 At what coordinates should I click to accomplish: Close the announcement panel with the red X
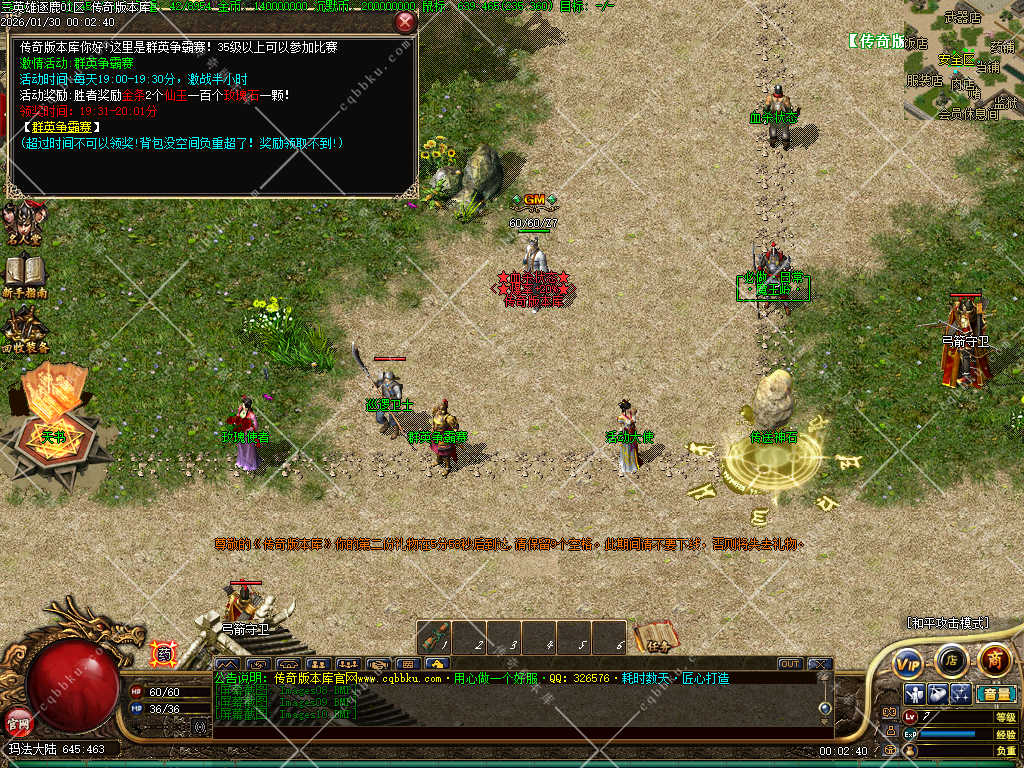(405, 21)
